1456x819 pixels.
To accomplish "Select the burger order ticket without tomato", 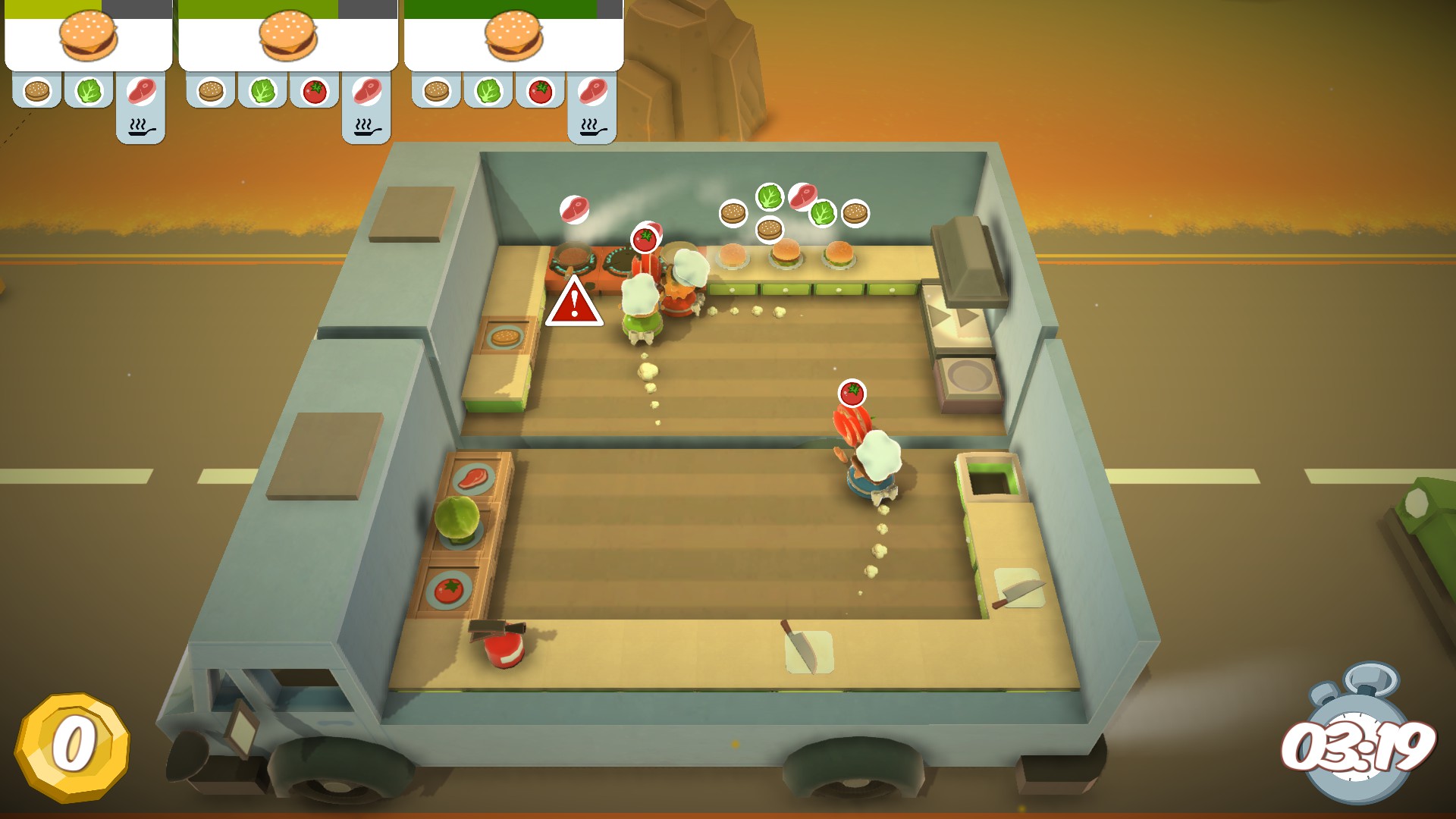I will coord(89,38).
